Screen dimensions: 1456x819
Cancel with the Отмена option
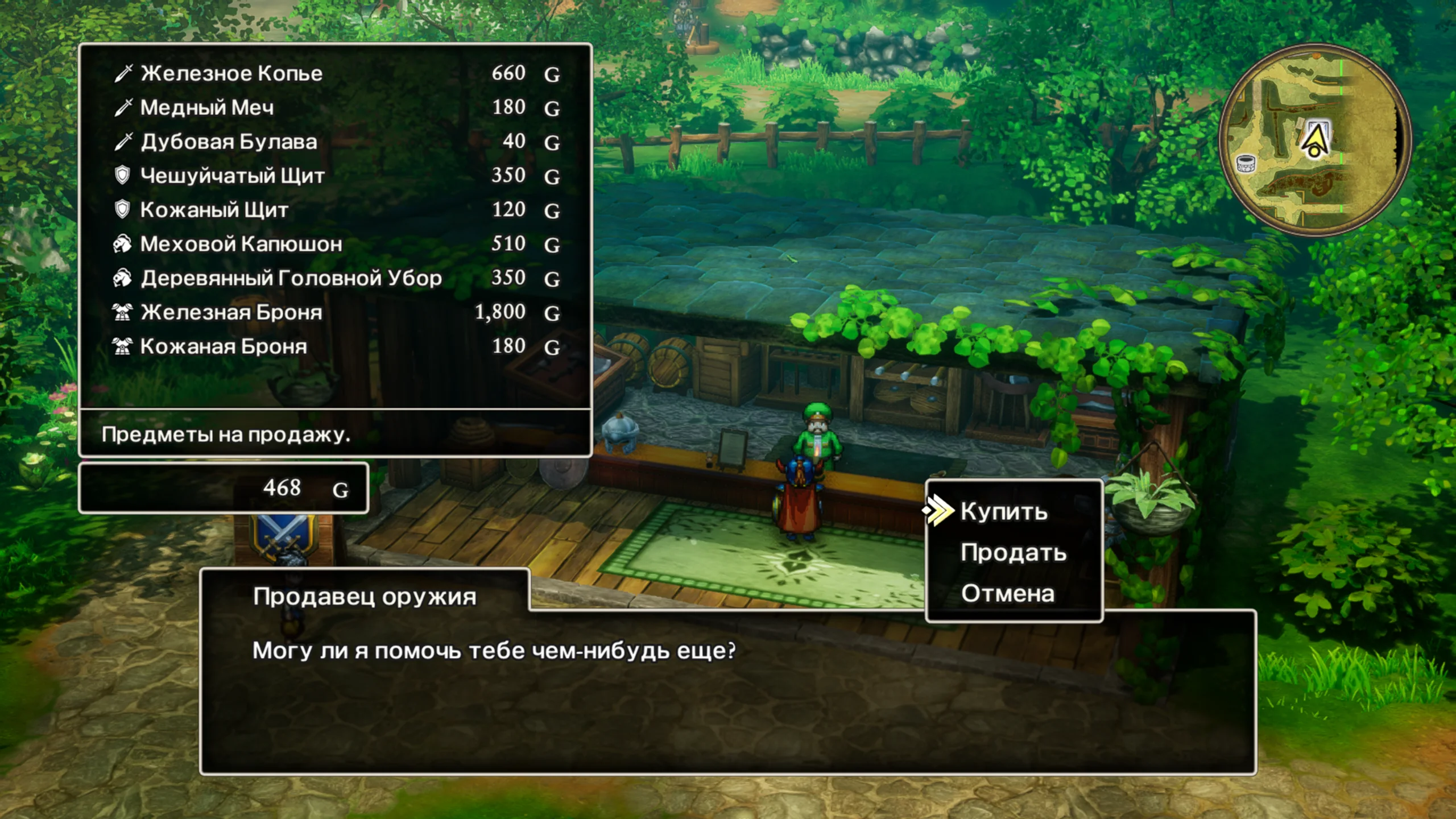1007,594
